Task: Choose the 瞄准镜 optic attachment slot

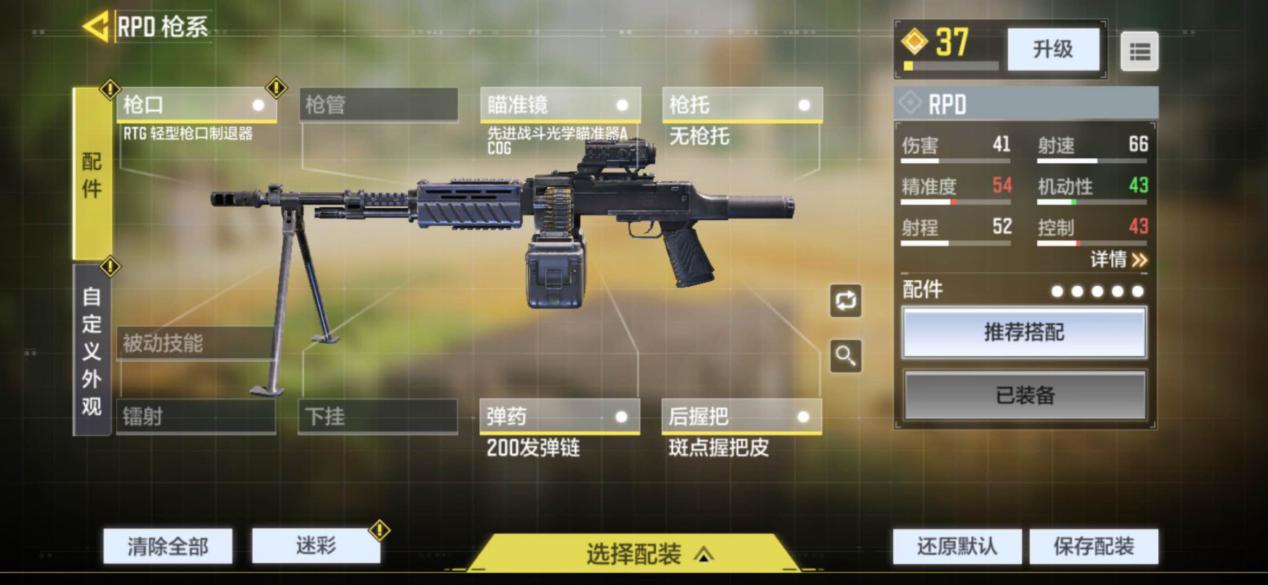Action: pos(559,105)
